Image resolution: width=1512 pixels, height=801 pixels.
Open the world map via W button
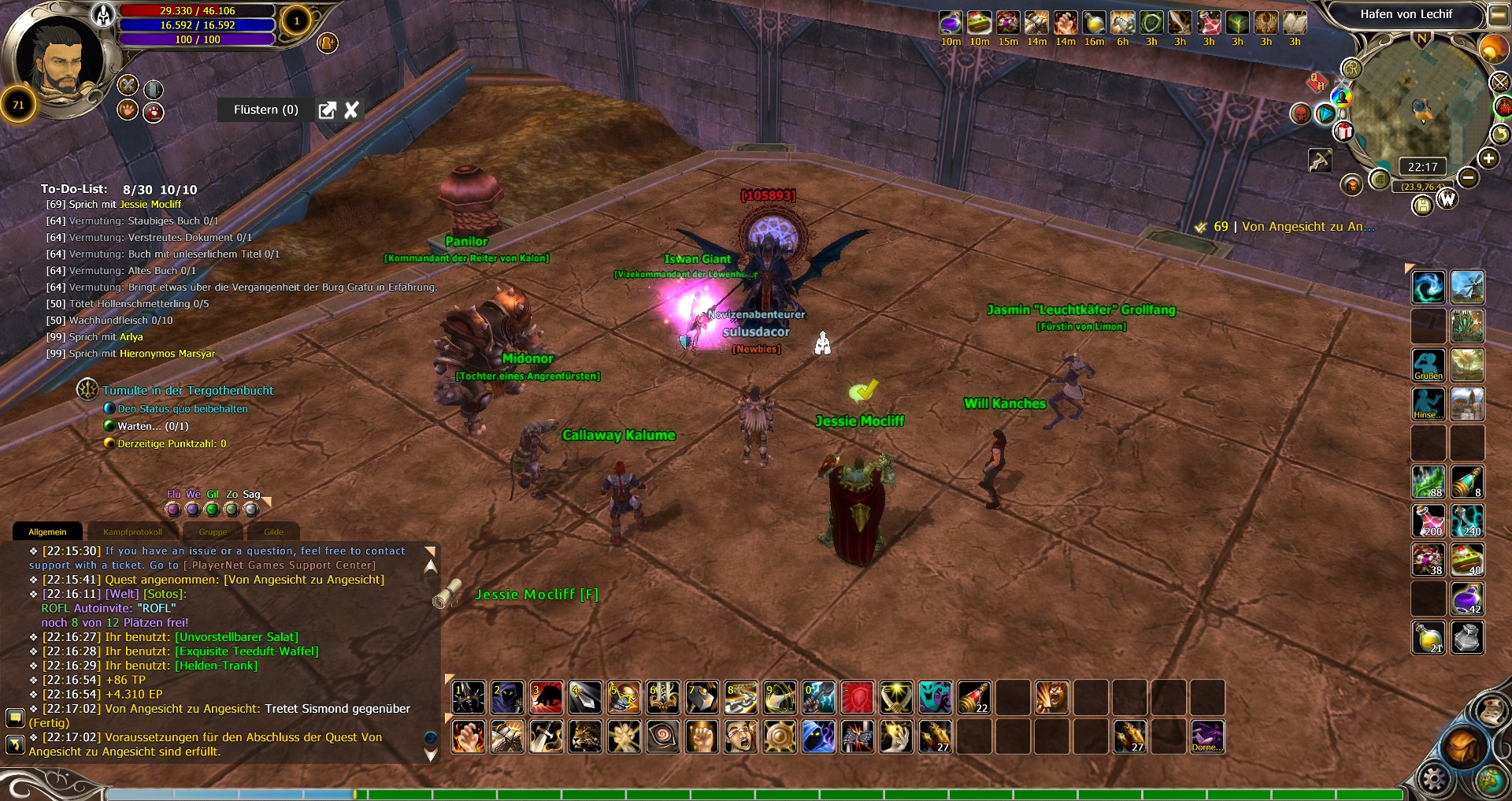1447,200
